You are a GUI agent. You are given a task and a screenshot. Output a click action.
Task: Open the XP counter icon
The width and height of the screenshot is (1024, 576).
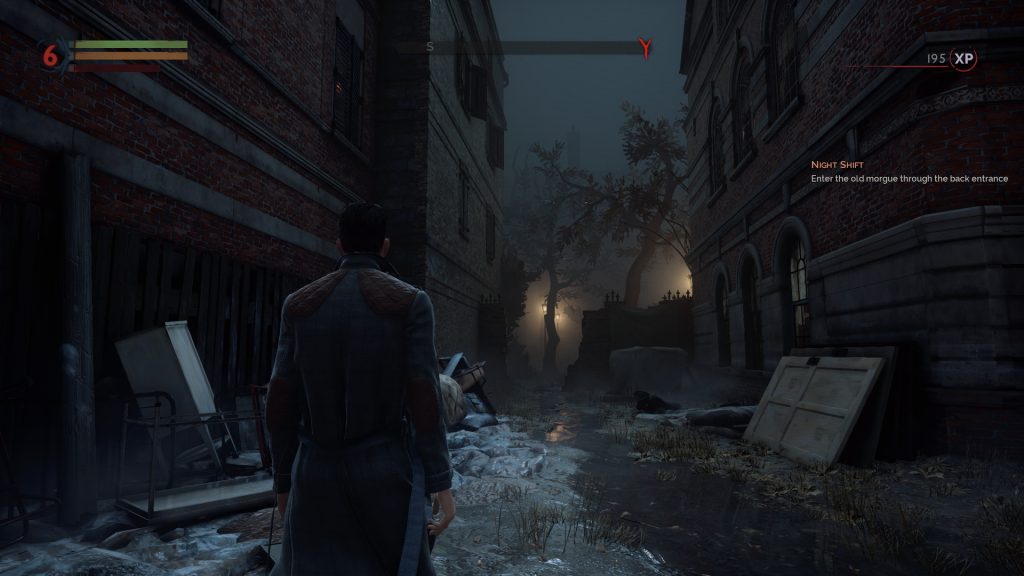click(x=963, y=59)
